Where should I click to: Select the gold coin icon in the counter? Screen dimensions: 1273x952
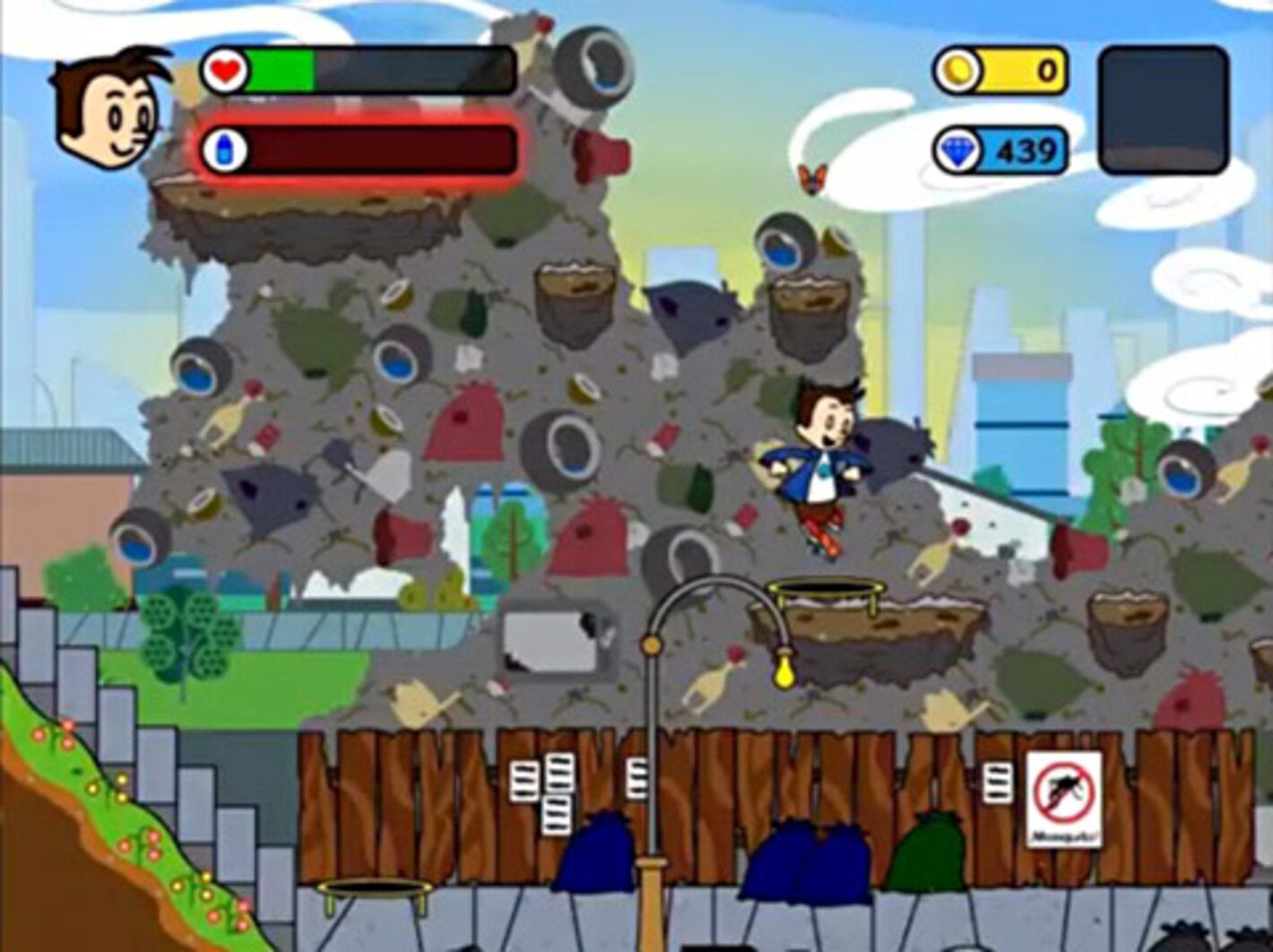click(x=957, y=70)
